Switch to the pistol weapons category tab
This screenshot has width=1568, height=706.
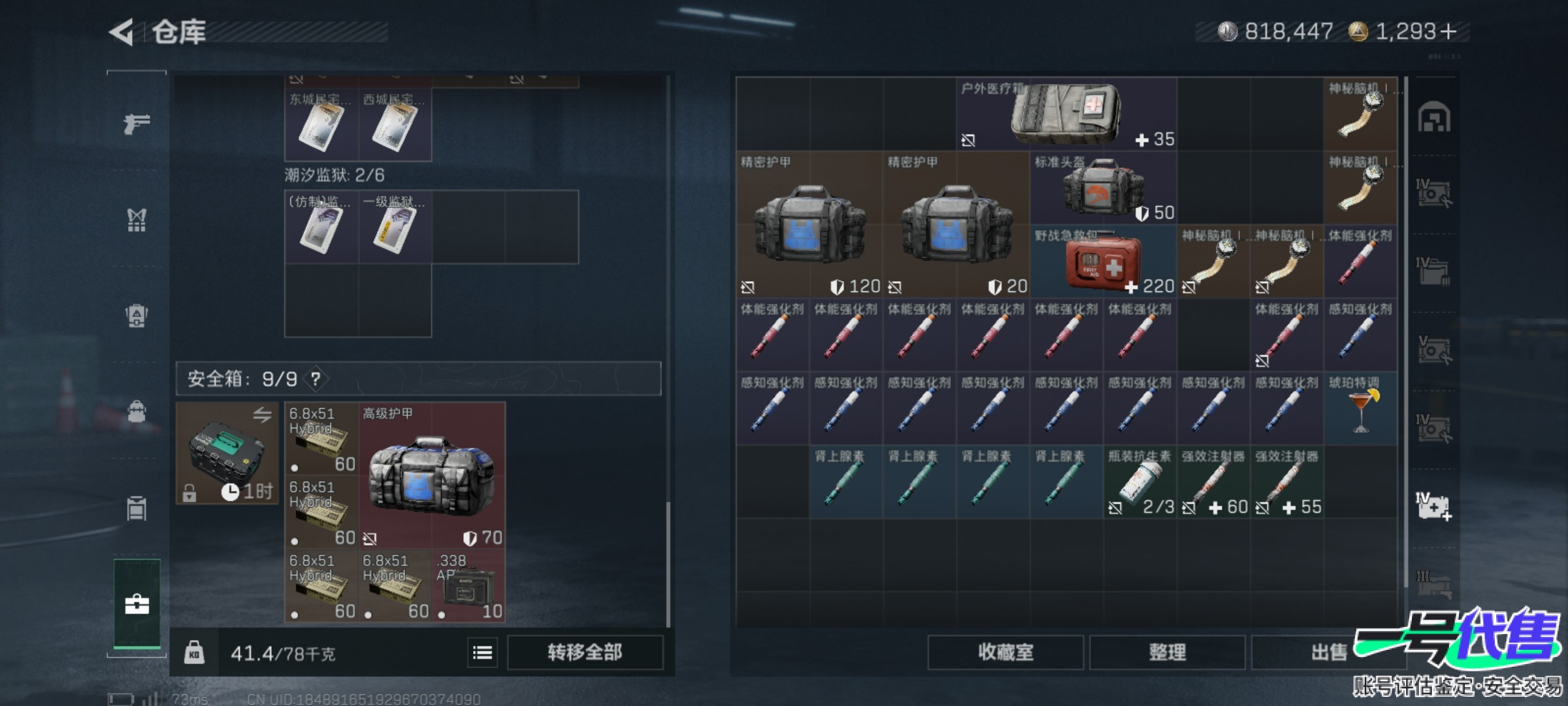[x=137, y=123]
